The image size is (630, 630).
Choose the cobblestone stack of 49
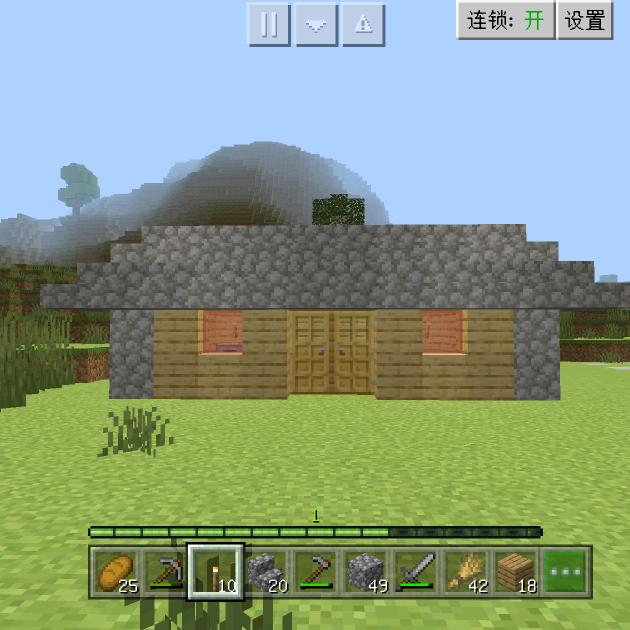(x=366, y=572)
